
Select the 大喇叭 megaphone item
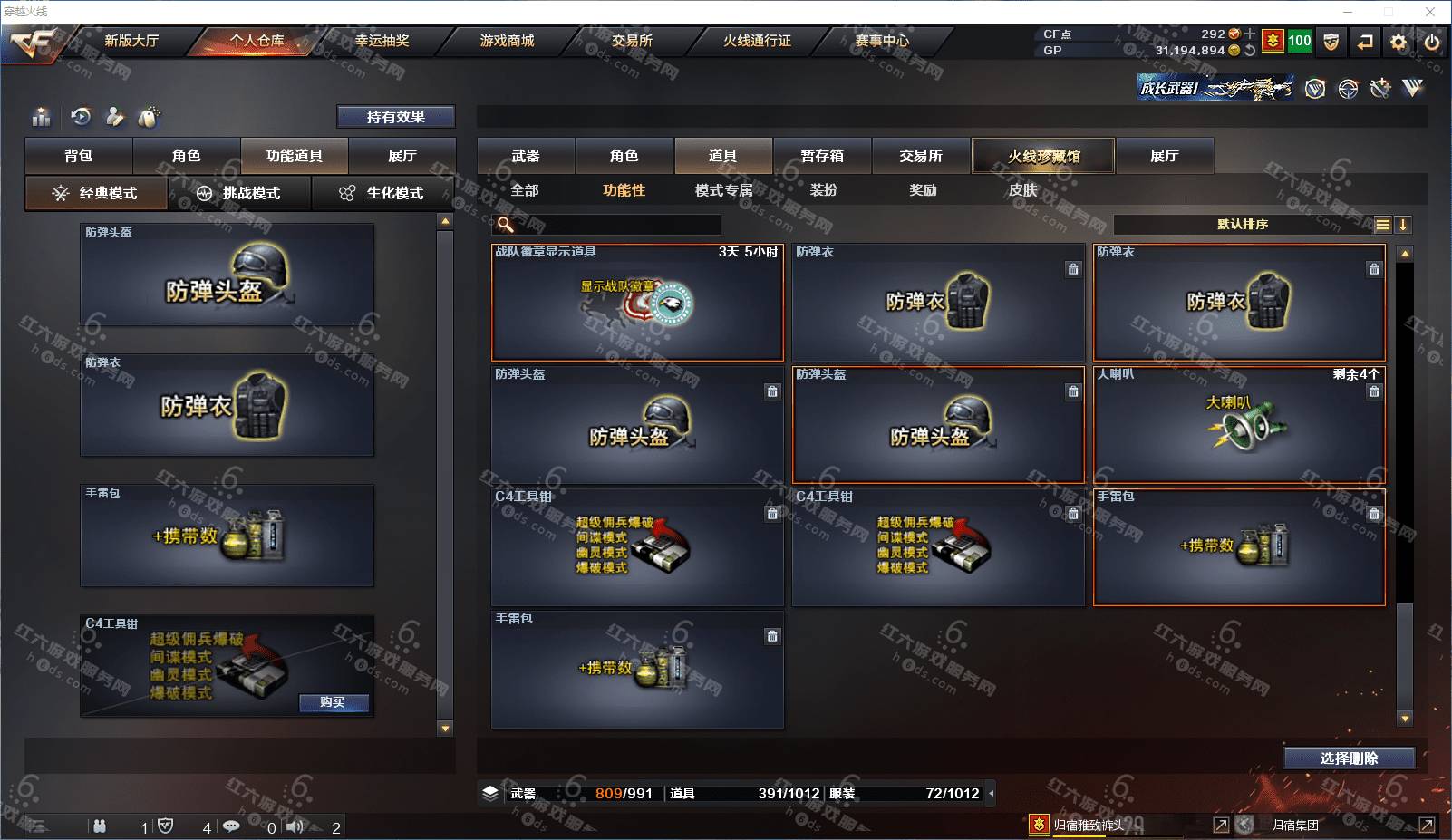(x=1239, y=425)
